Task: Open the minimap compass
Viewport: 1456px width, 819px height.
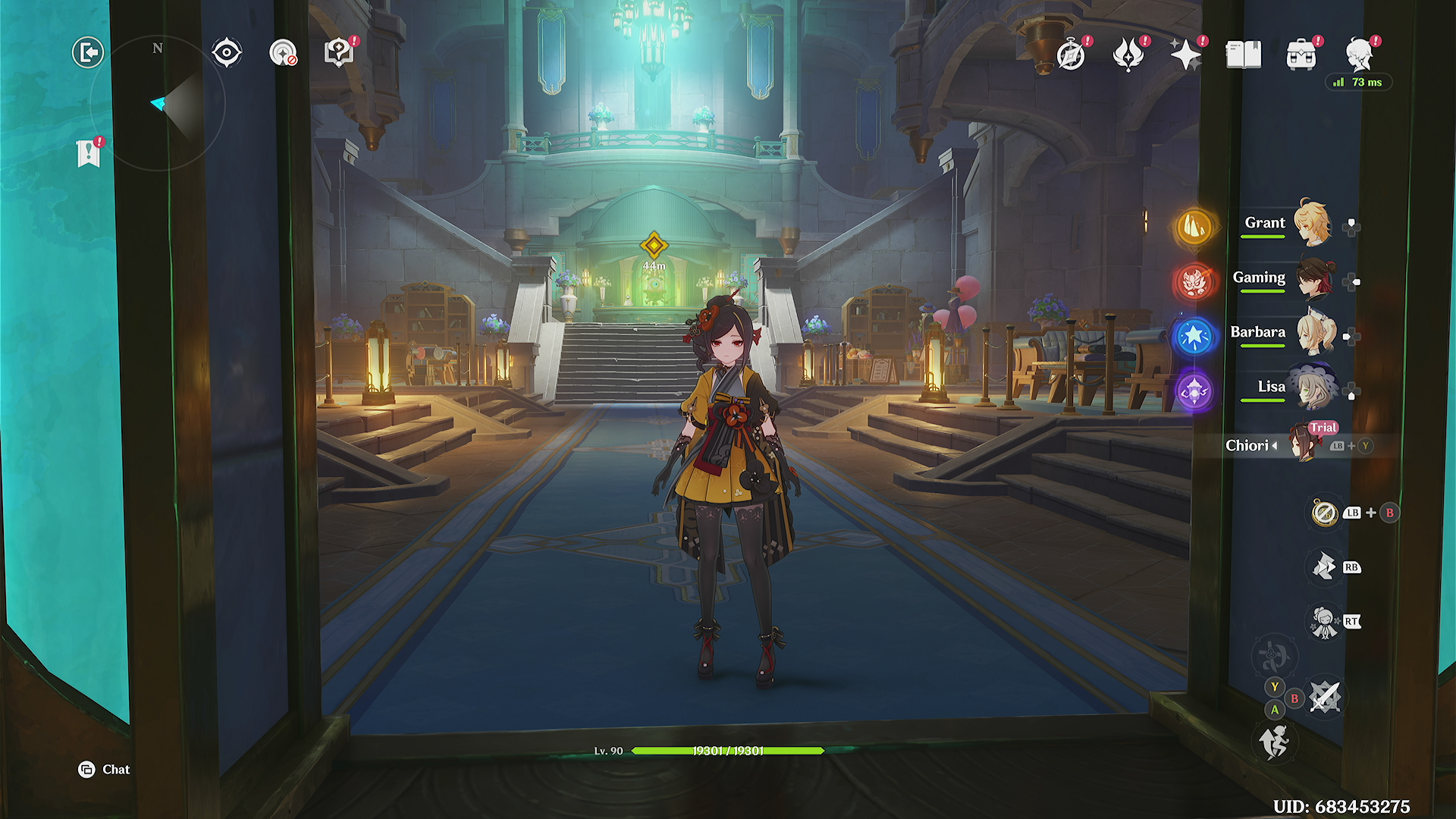Action: pos(158,103)
